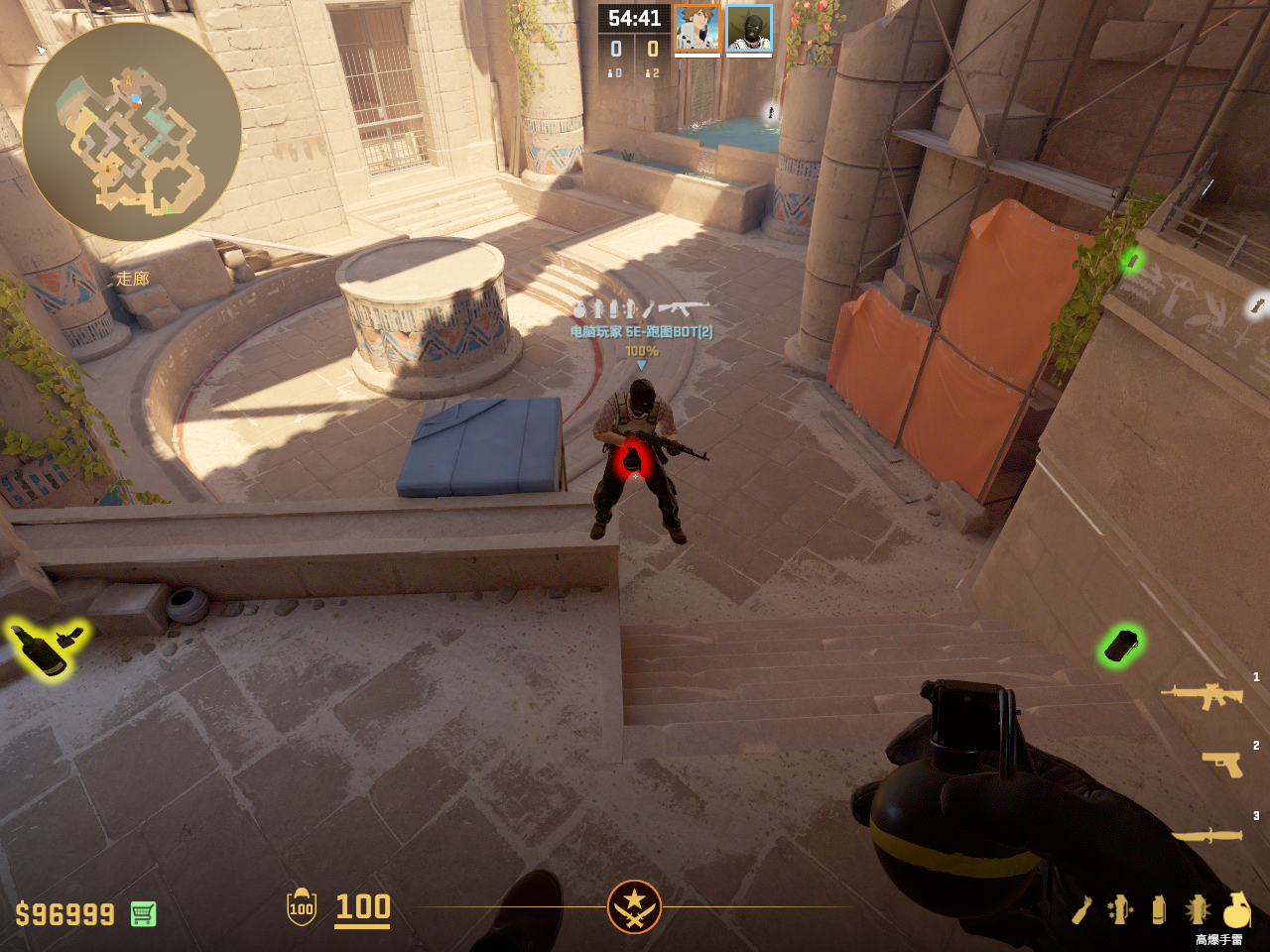Select the Molotov cocktail grenade icon
1270x952 pixels.
1082,909
